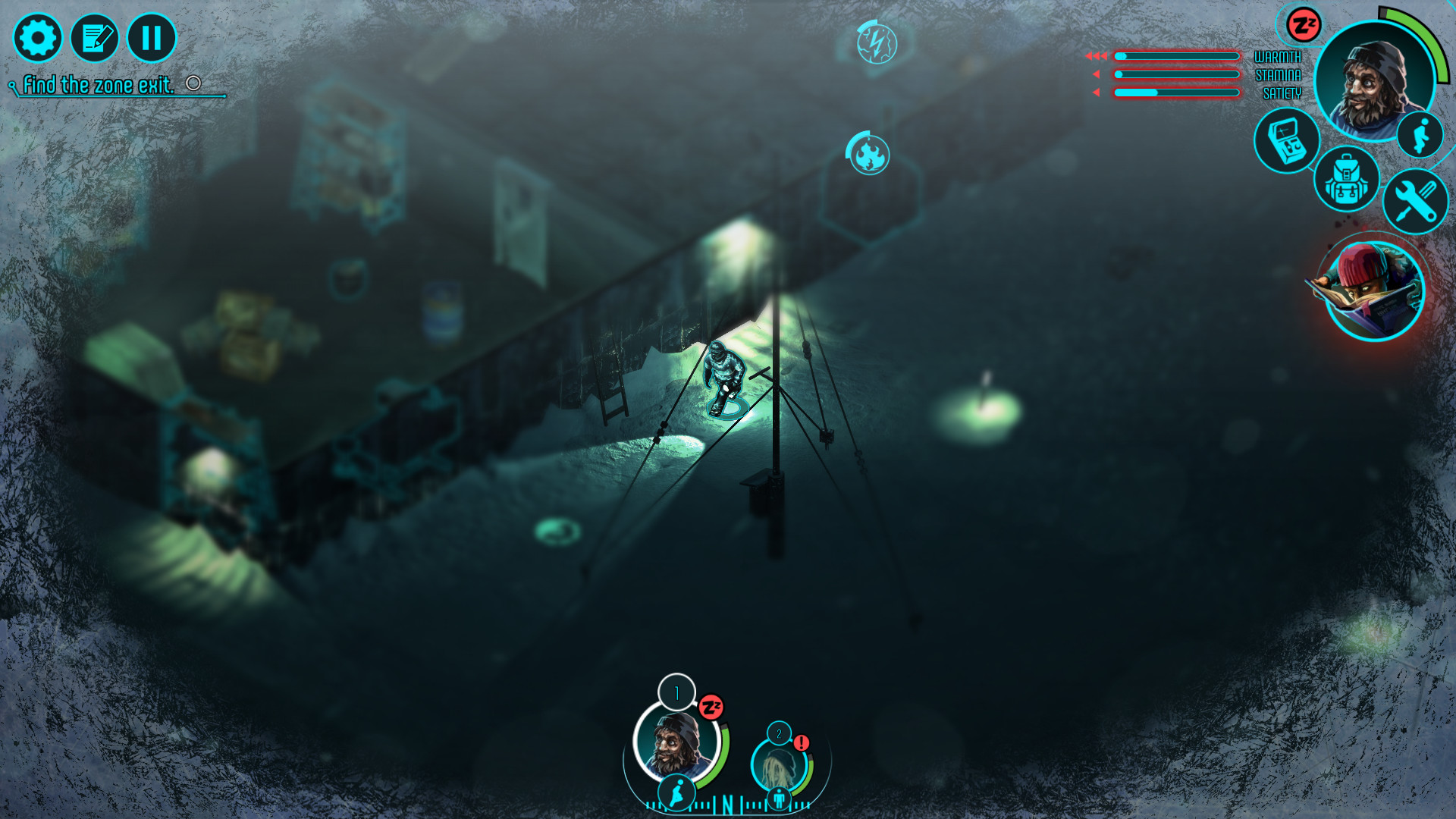Pause the game
Image resolution: width=1456 pixels, height=819 pixels.
(x=151, y=37)
